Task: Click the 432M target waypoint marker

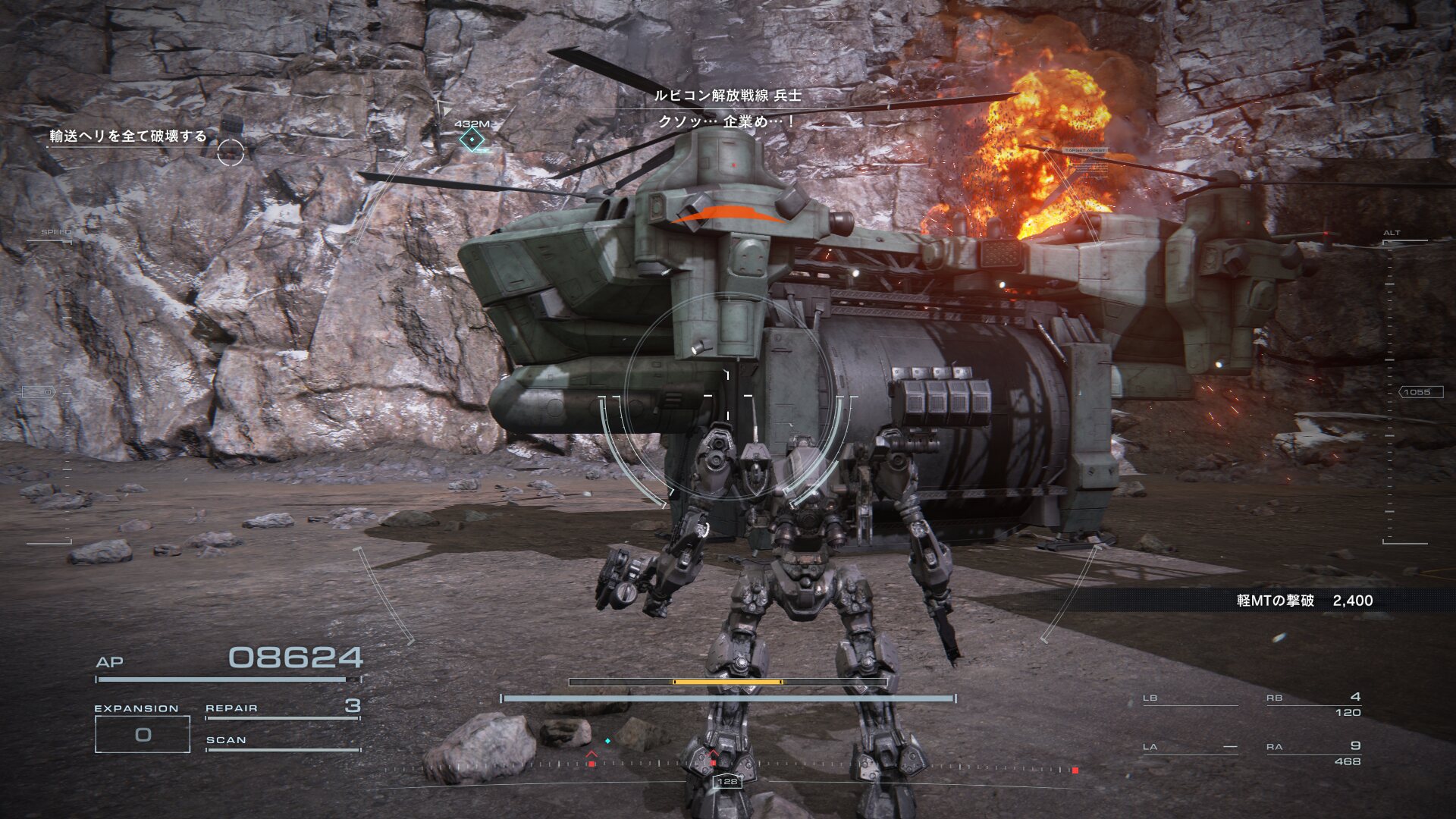Action: [472, 140]
